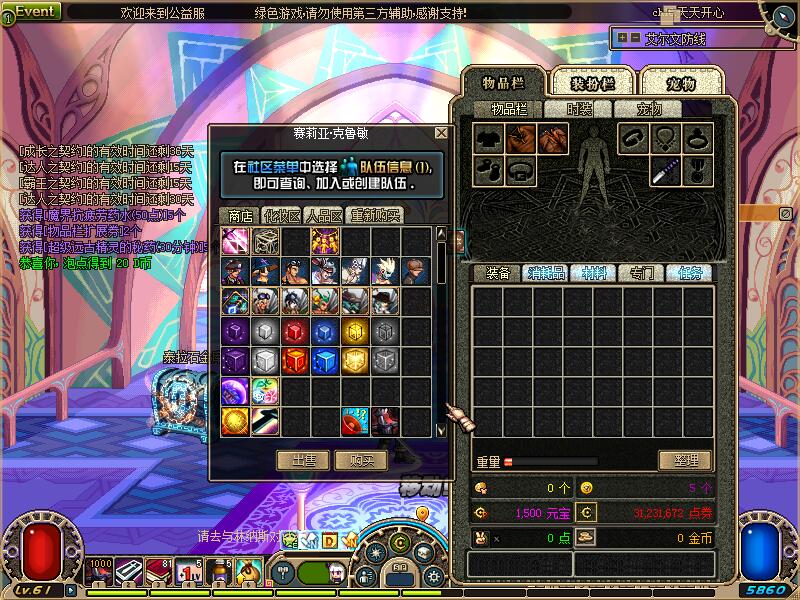
Task: Click the necklace equipment slot
Action: (x=664, y=139)
